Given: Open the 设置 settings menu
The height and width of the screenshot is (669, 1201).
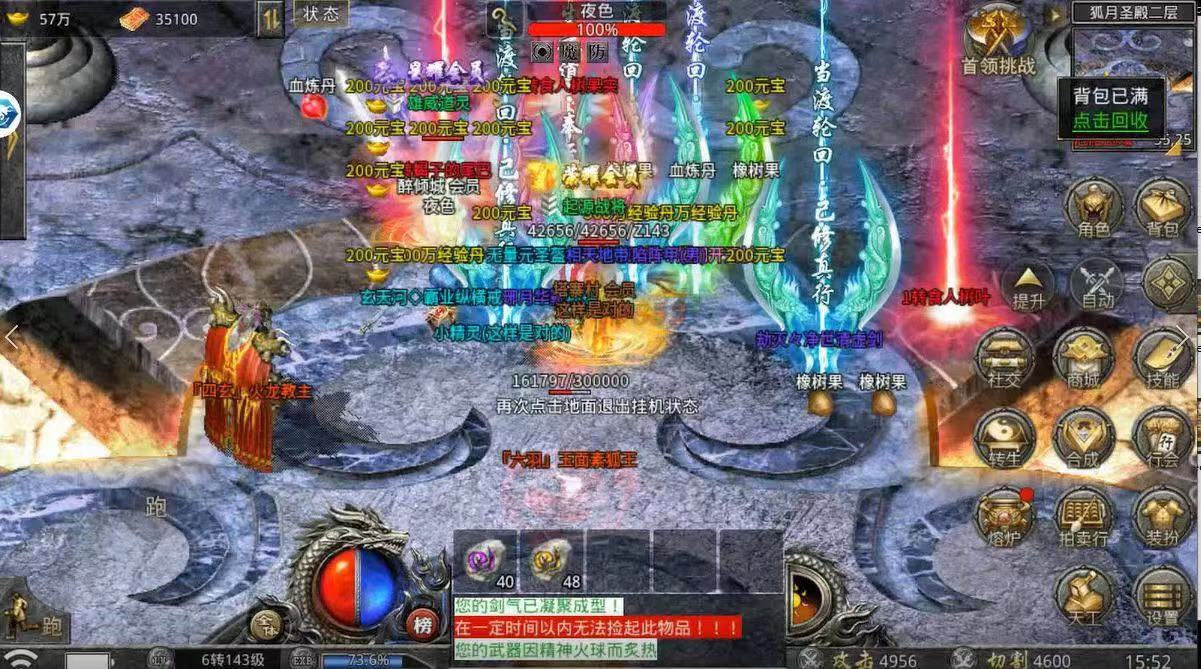Looking at the screenshot, I should point(1162,596).
